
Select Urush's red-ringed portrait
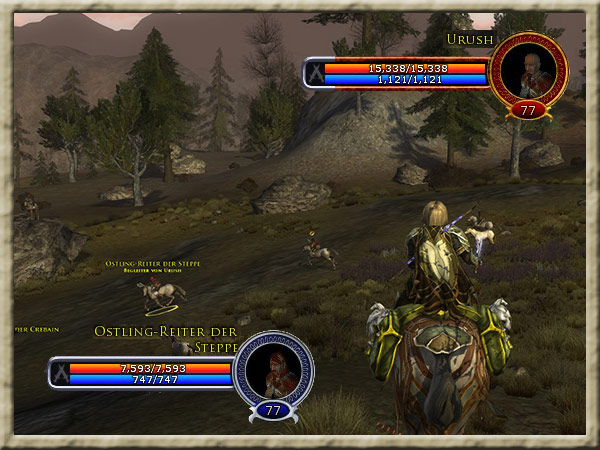pyautogui.click(x=528, y=70)
